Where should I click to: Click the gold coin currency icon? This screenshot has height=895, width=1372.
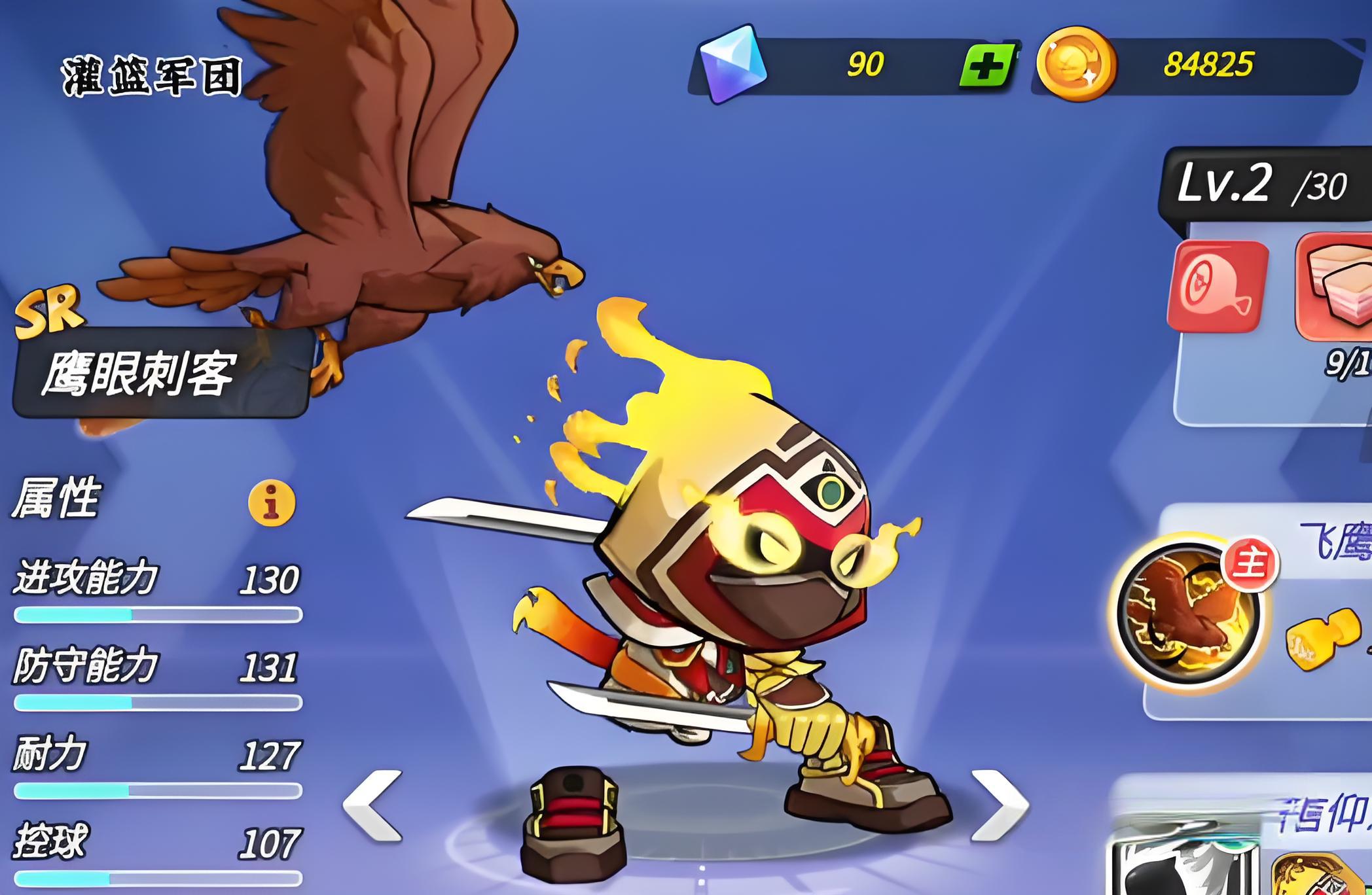point(1075,64)
